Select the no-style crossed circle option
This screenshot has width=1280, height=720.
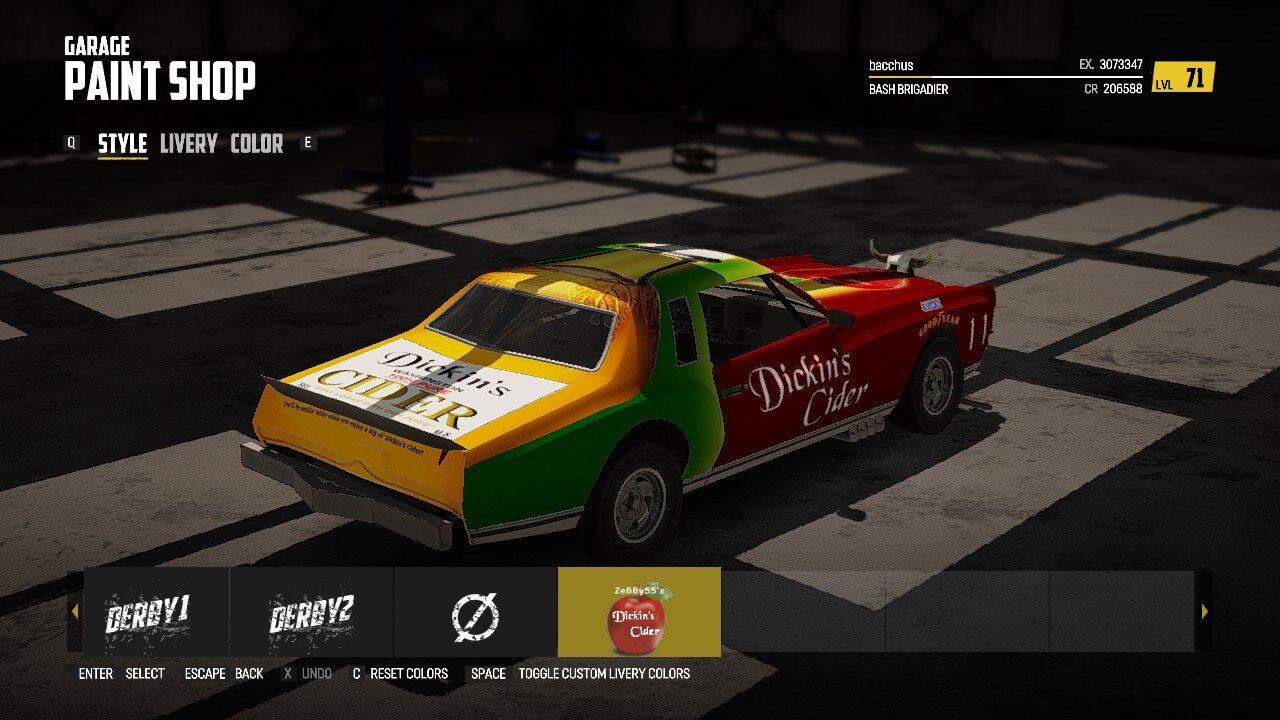pyautogui.click(x=475, y=612)
